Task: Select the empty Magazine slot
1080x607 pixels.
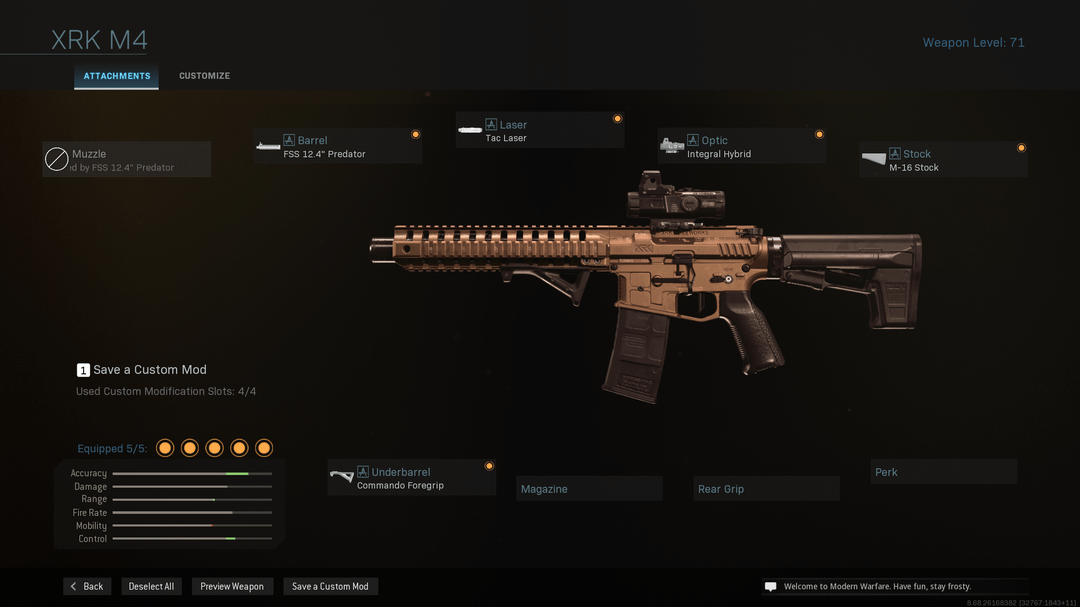Action: pos(590,489)
